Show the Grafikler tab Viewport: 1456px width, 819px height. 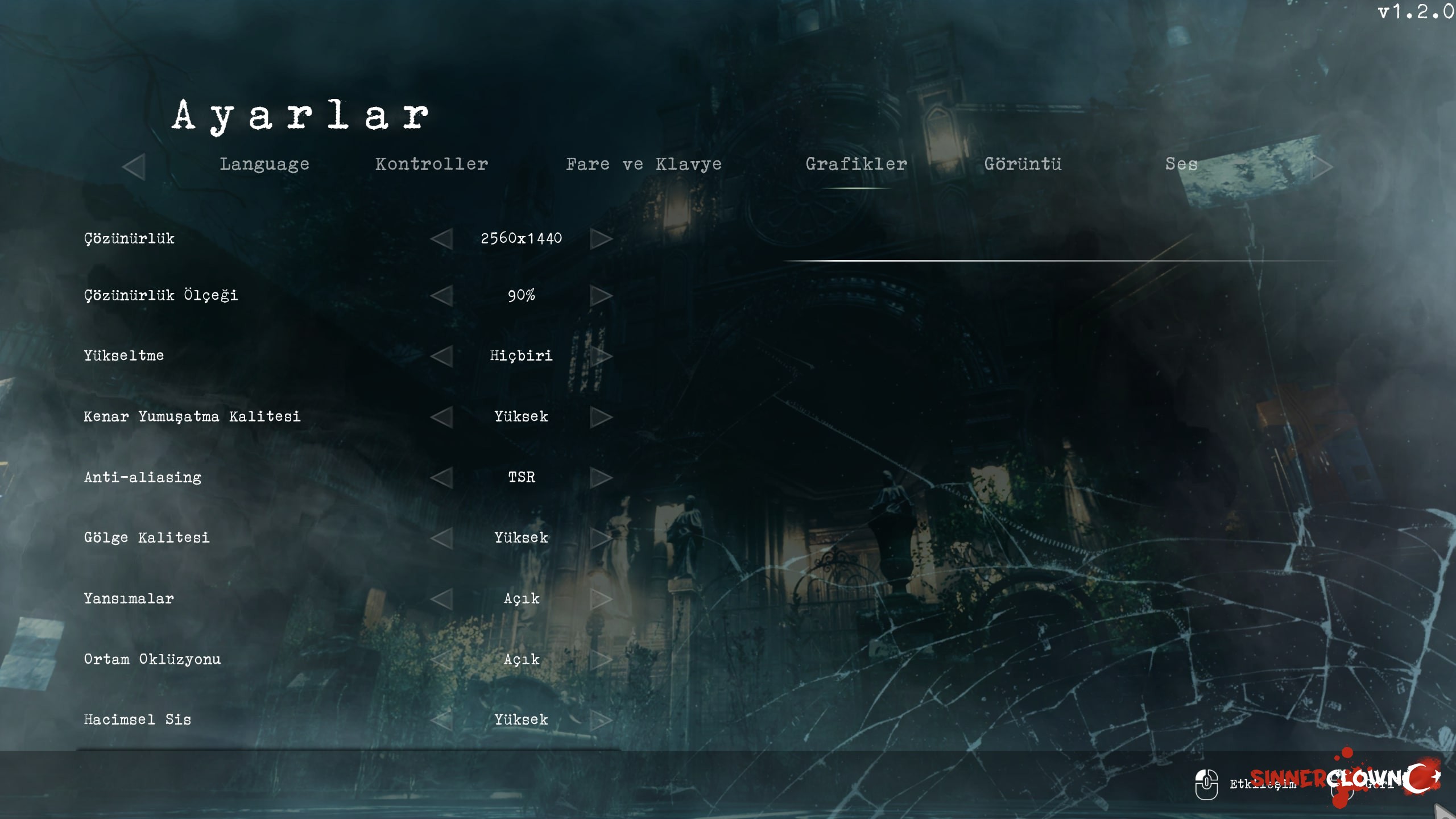pyautogui.click(x=856, y=164)
